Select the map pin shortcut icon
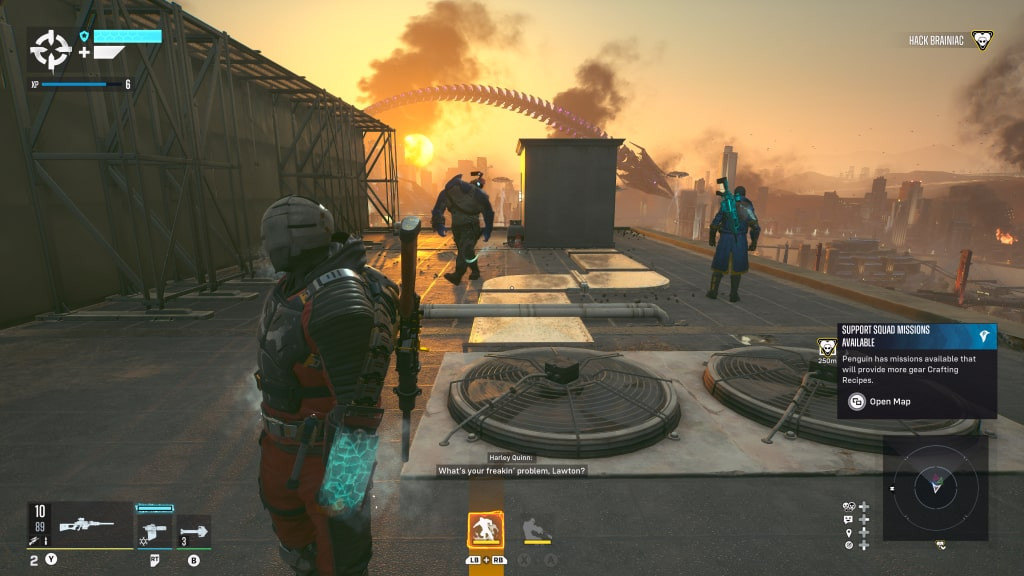The width and height of the screenshot is (1024, 576). (849, 533)
